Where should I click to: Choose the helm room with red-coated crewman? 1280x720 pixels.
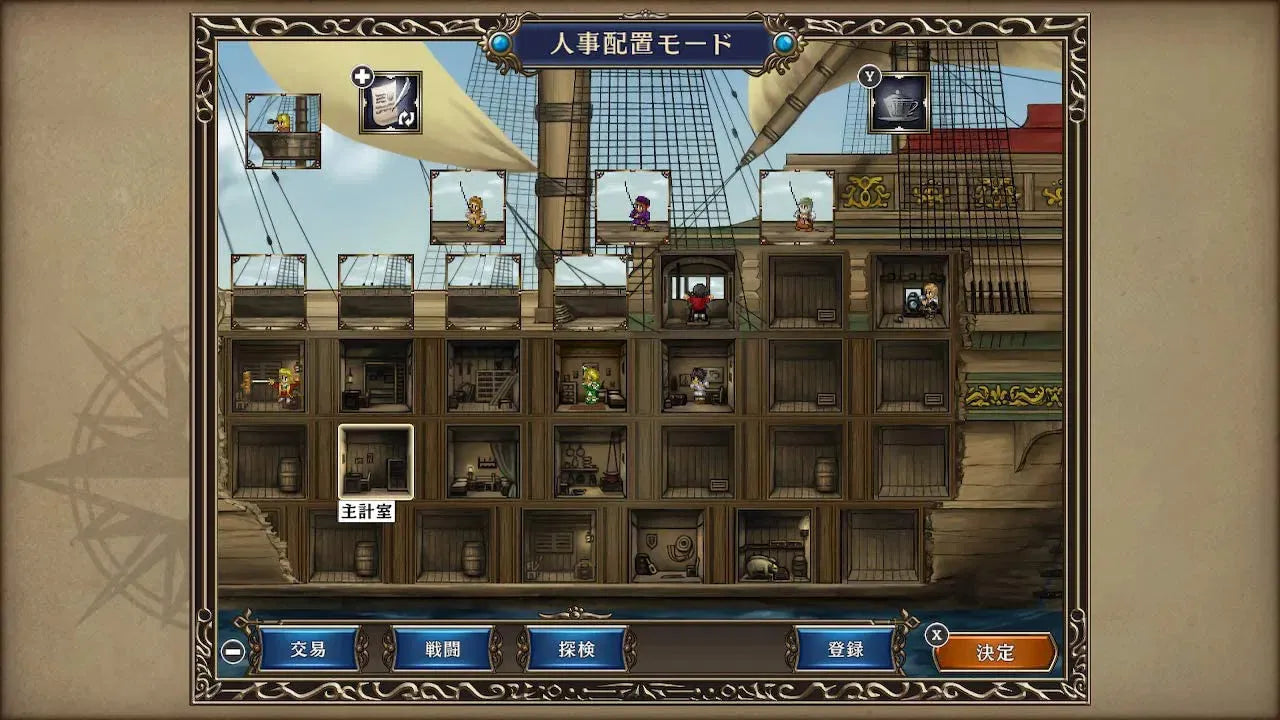(x=697, y=291)
